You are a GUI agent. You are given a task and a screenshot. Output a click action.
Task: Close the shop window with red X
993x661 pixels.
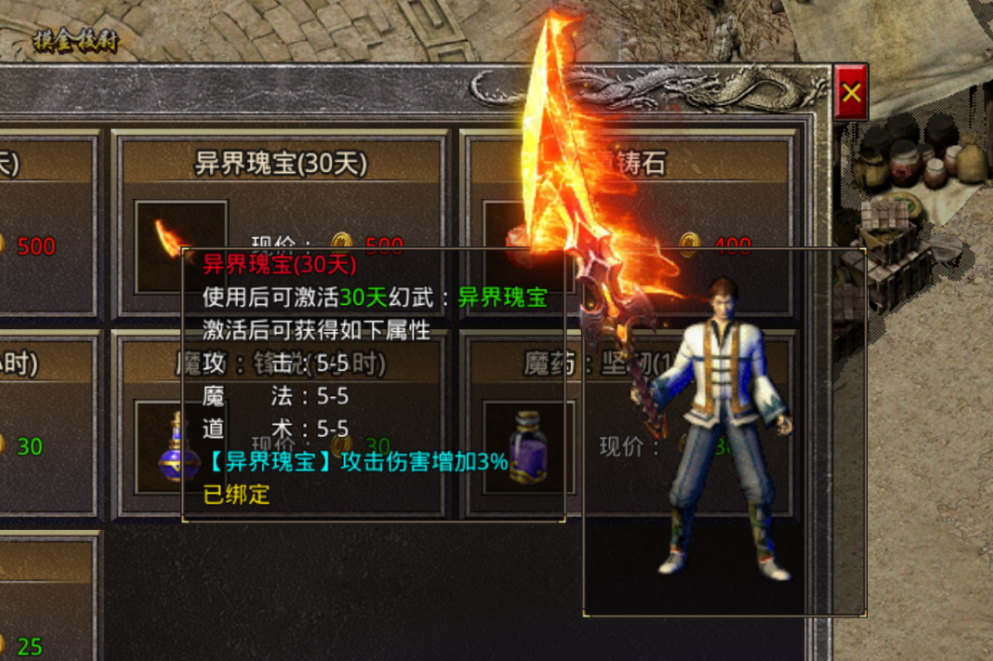click(851, 93)
